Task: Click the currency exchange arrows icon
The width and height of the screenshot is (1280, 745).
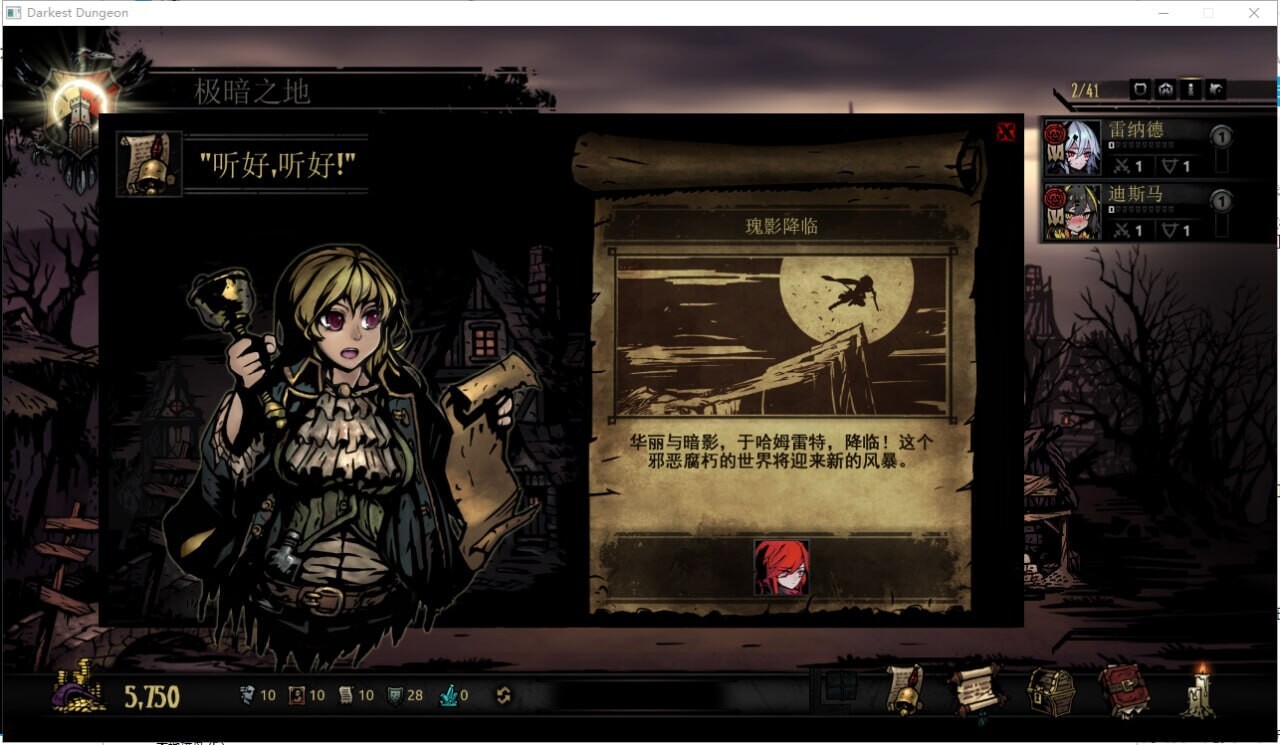Action: [503, 694]
